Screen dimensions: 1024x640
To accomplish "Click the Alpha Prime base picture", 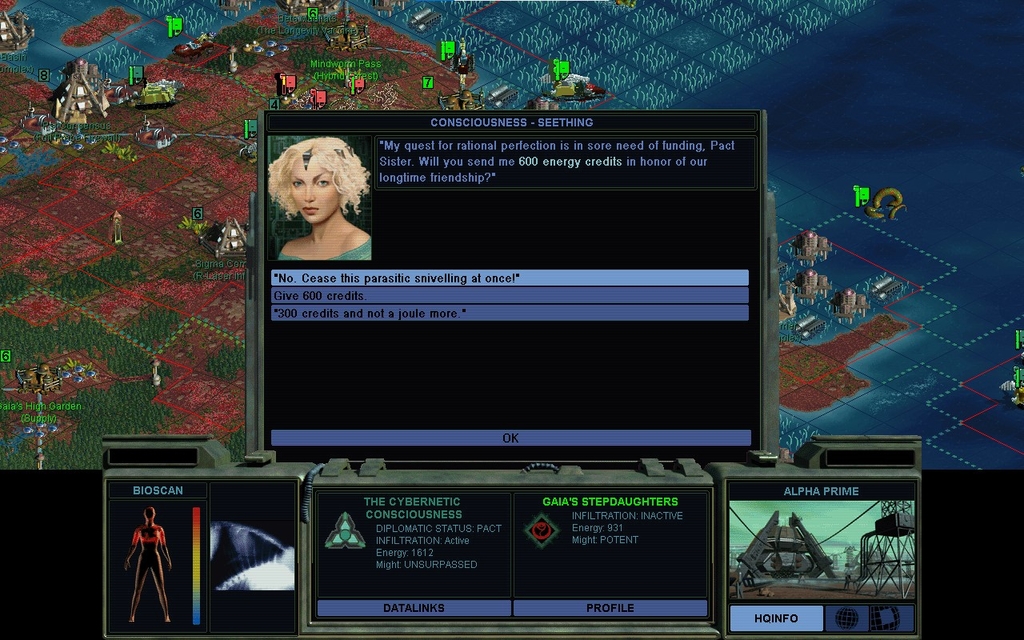I will click(821, 550).
